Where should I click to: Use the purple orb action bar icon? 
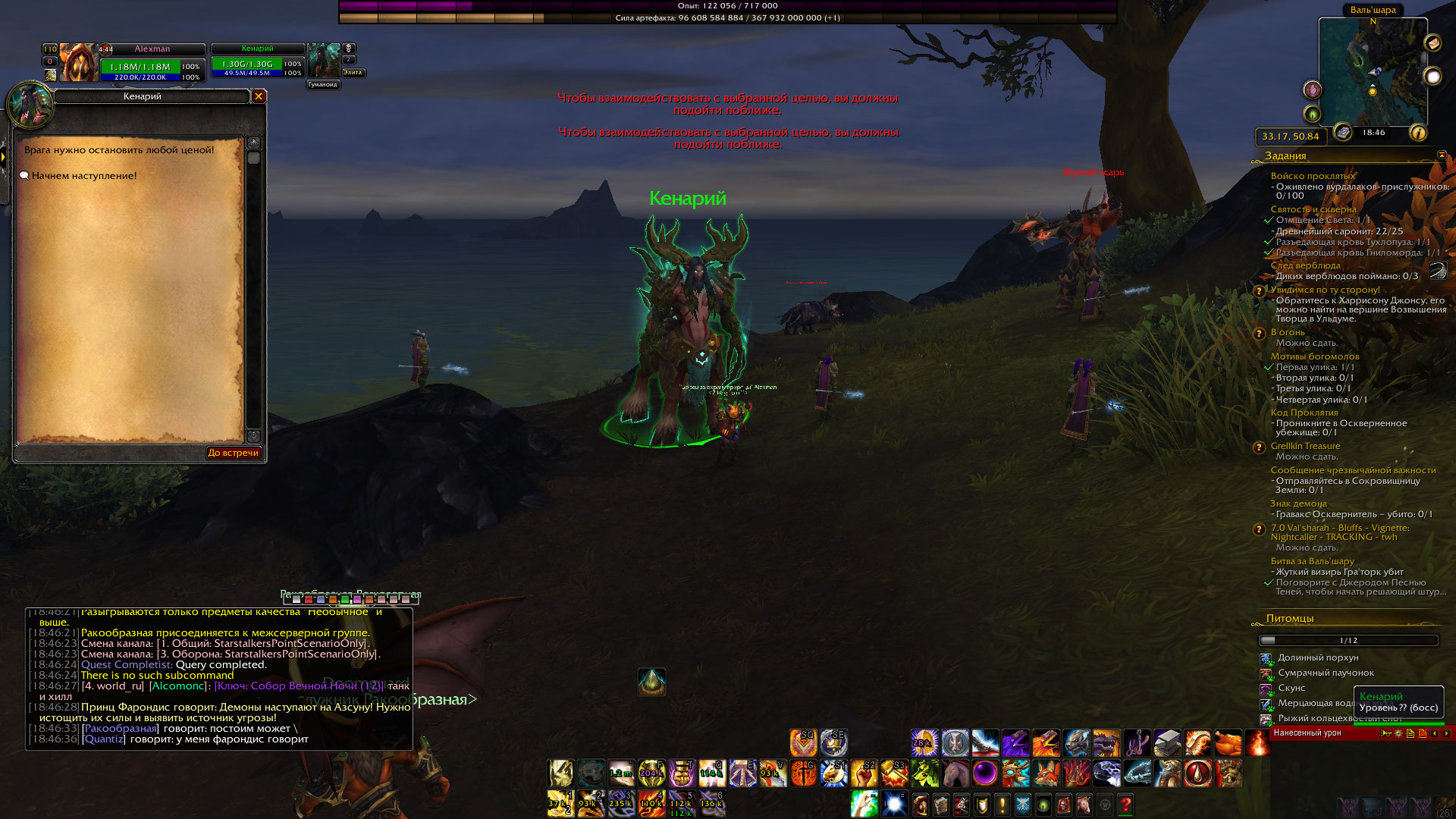(x=985, y=773)
